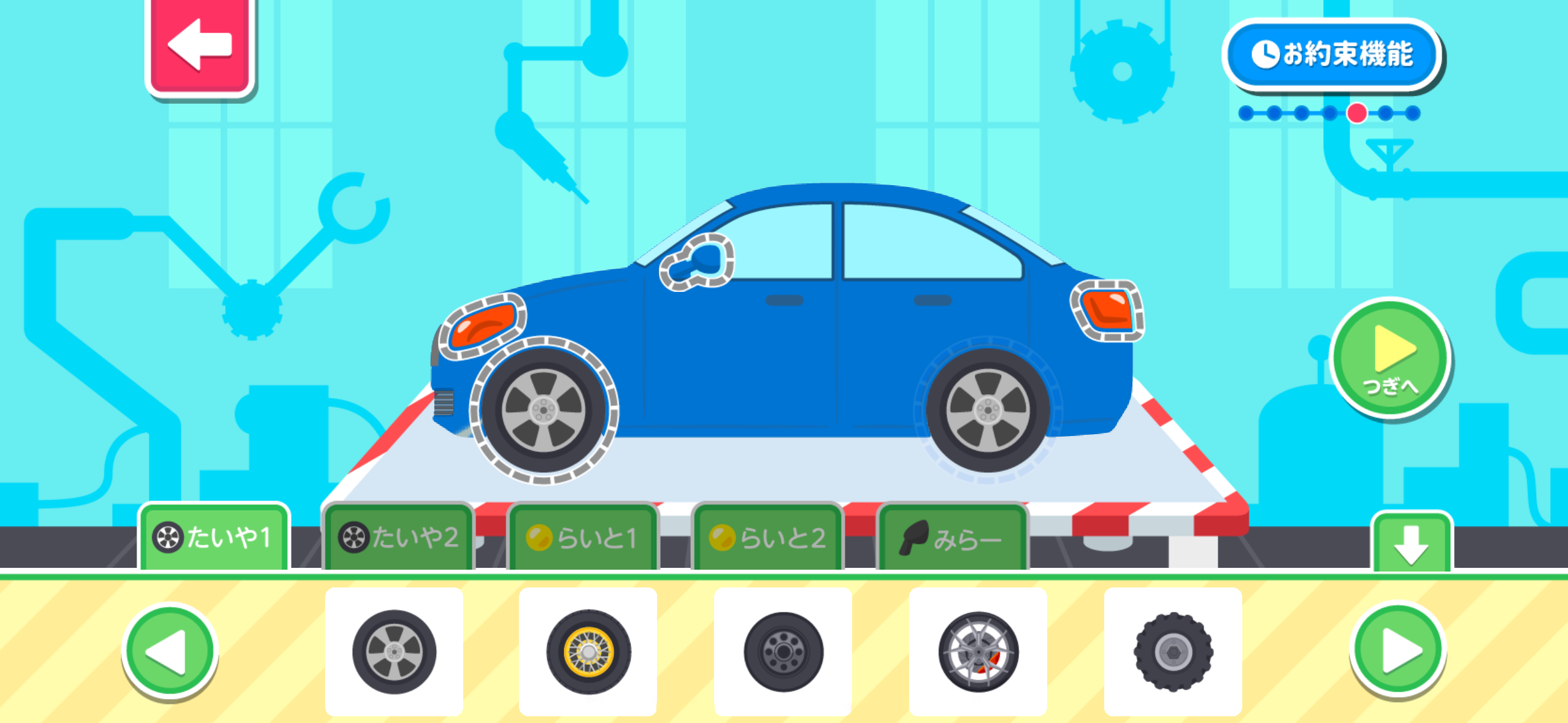The width and height of the screenshot is (1568, 723).
Task: Show more wheel options with right arrow
Action: point(1401,652)
